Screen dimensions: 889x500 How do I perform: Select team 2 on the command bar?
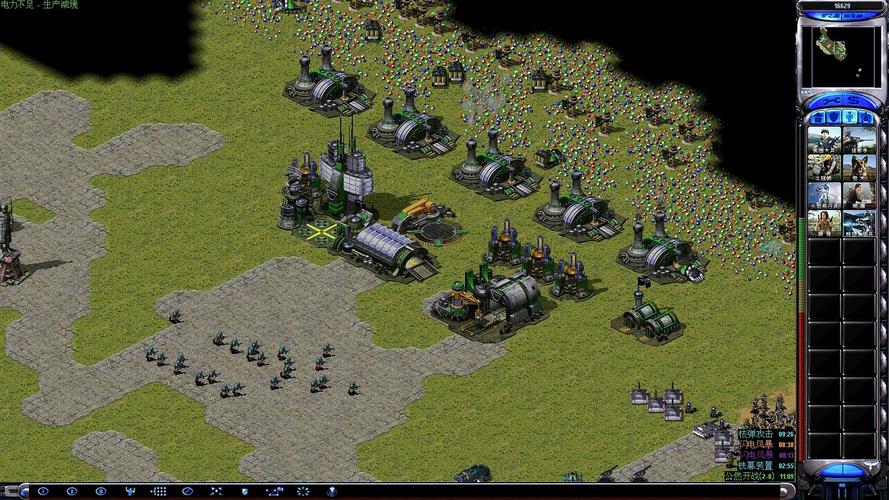(x=71, y=491)
